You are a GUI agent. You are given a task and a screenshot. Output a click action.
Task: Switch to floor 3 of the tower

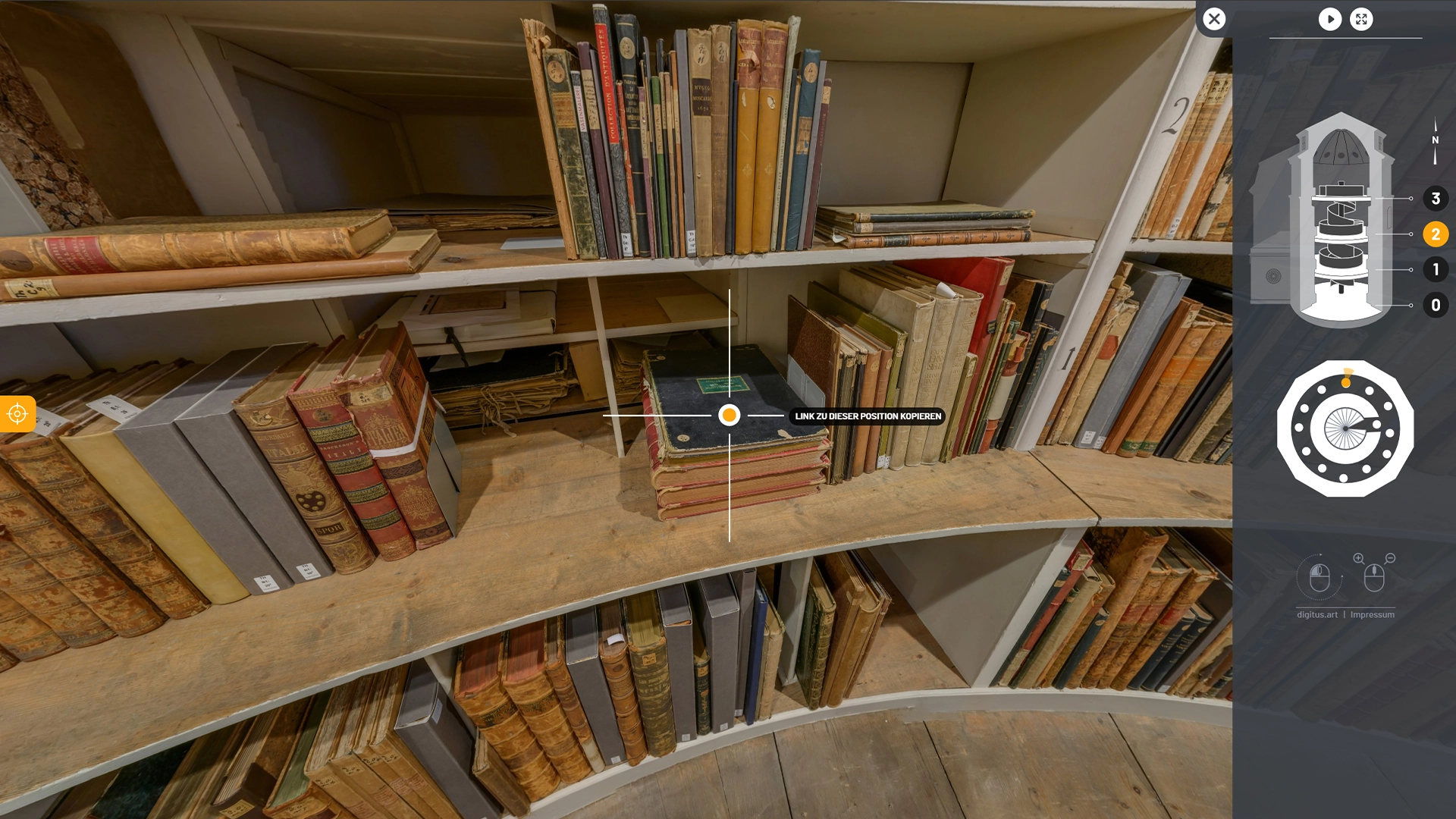point(1435,199)
